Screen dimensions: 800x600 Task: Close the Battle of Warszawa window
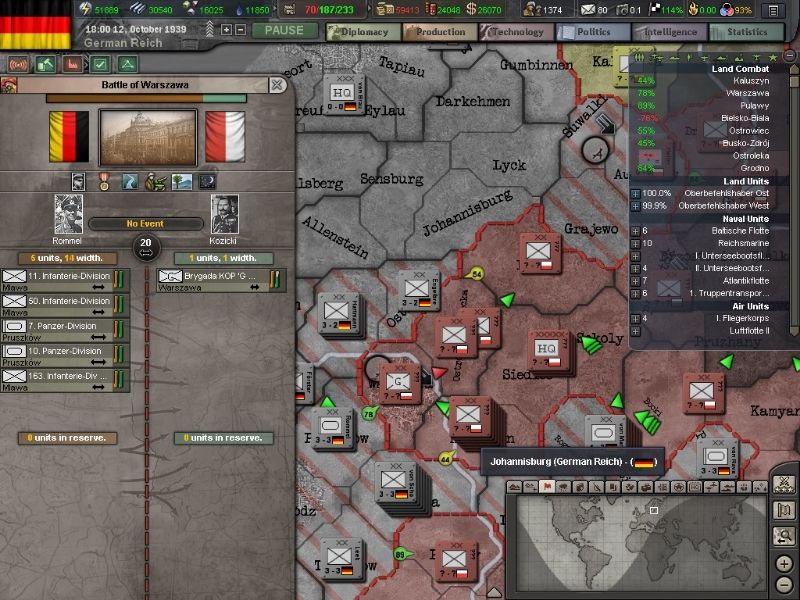[277, 85]
